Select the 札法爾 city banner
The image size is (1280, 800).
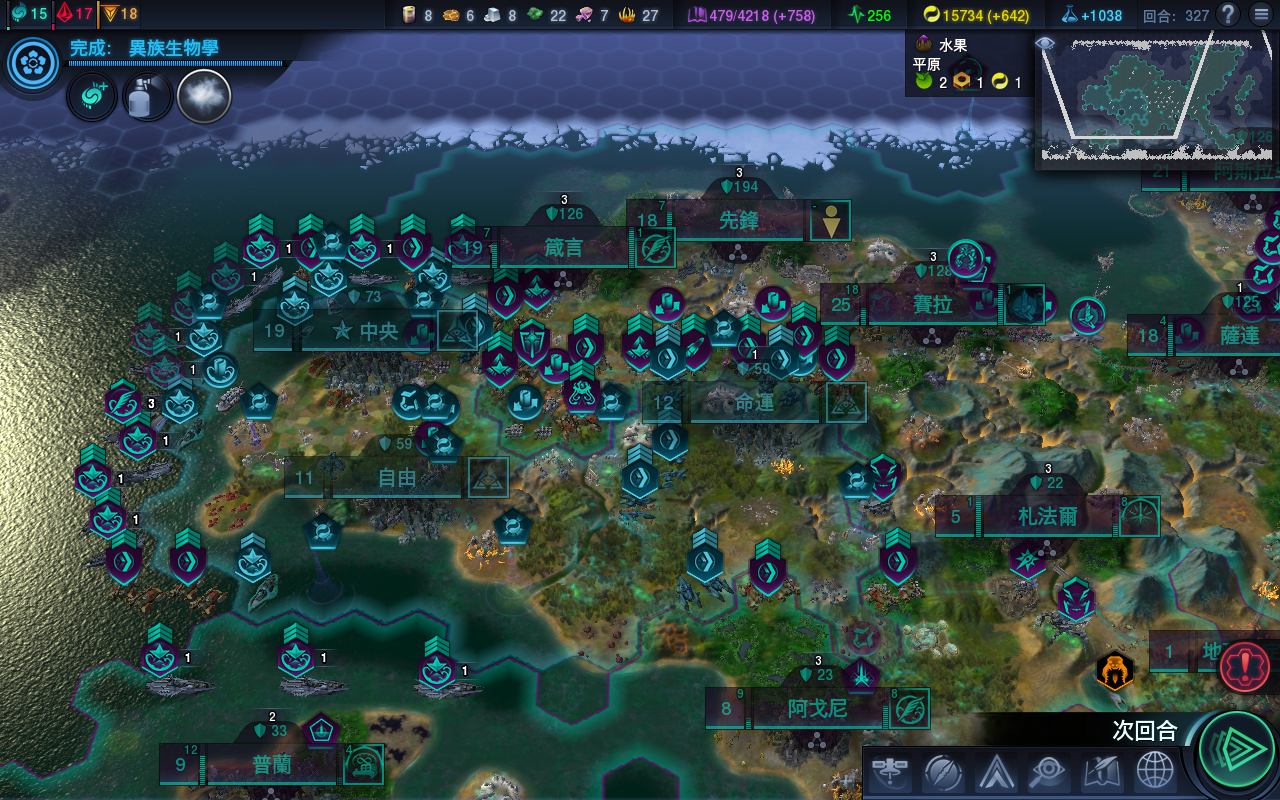[1047, 517]
